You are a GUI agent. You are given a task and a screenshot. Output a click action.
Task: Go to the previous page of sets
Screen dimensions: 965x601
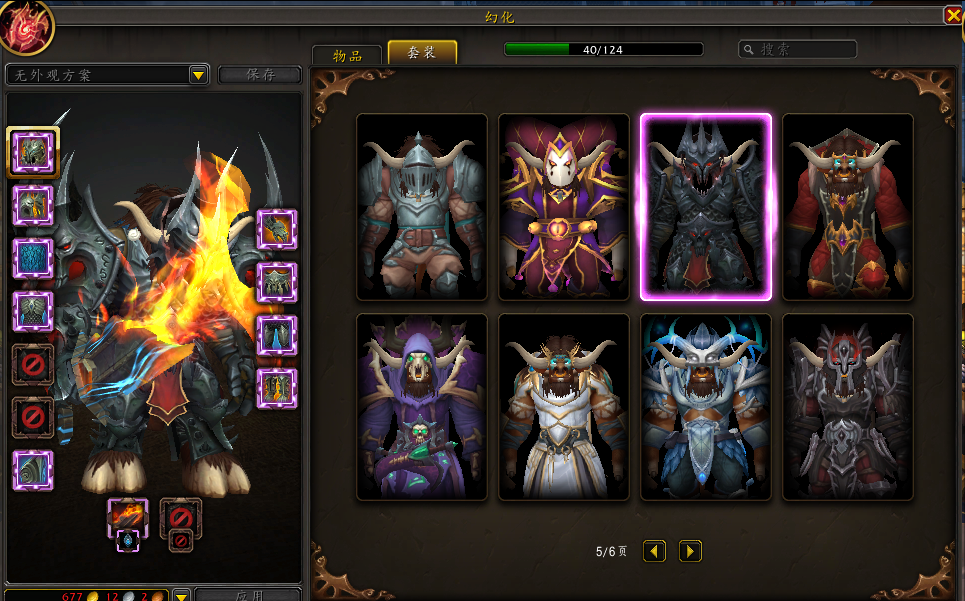pos(654,551)
